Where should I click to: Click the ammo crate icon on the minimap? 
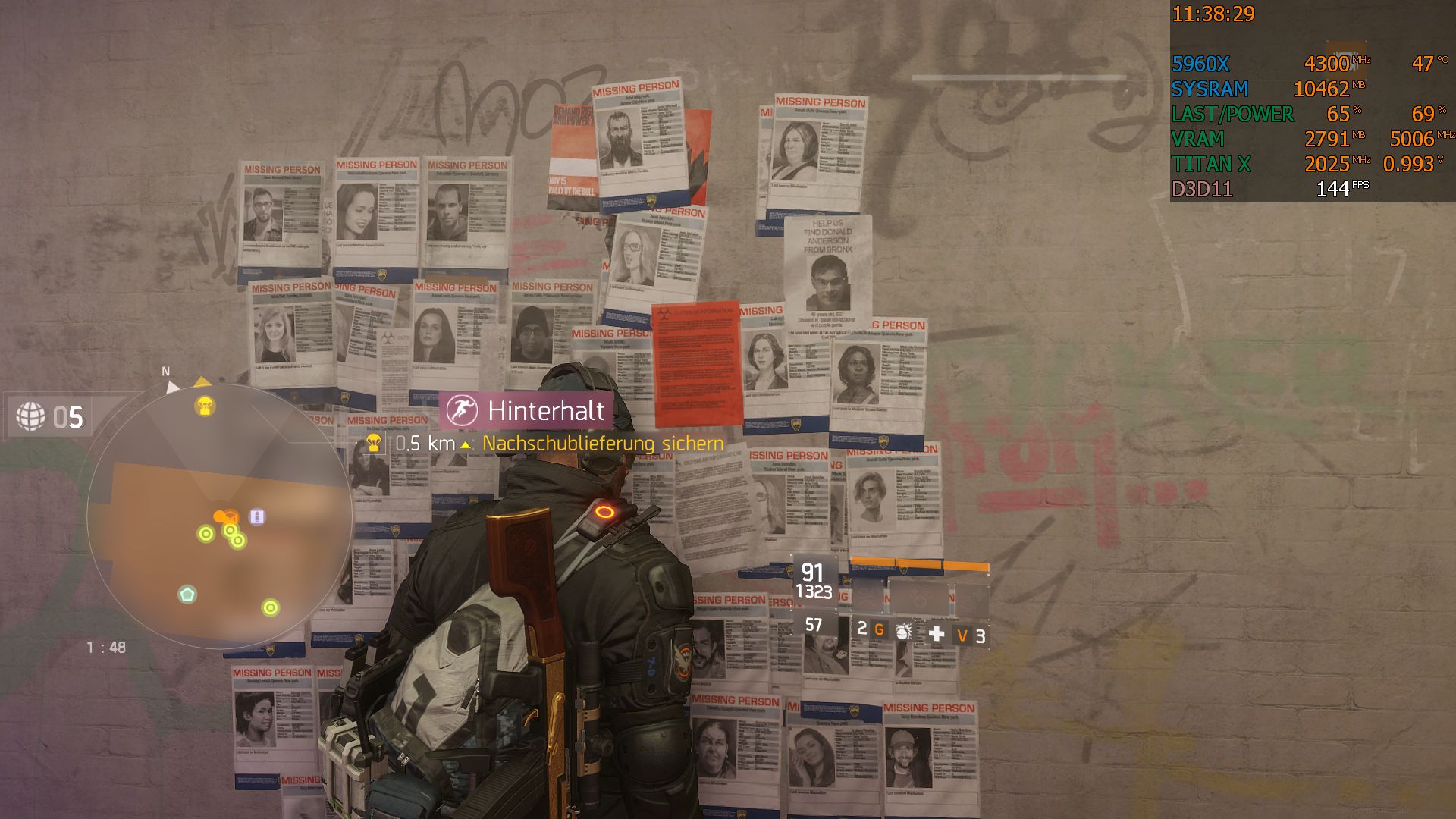[x=257, y=516]
